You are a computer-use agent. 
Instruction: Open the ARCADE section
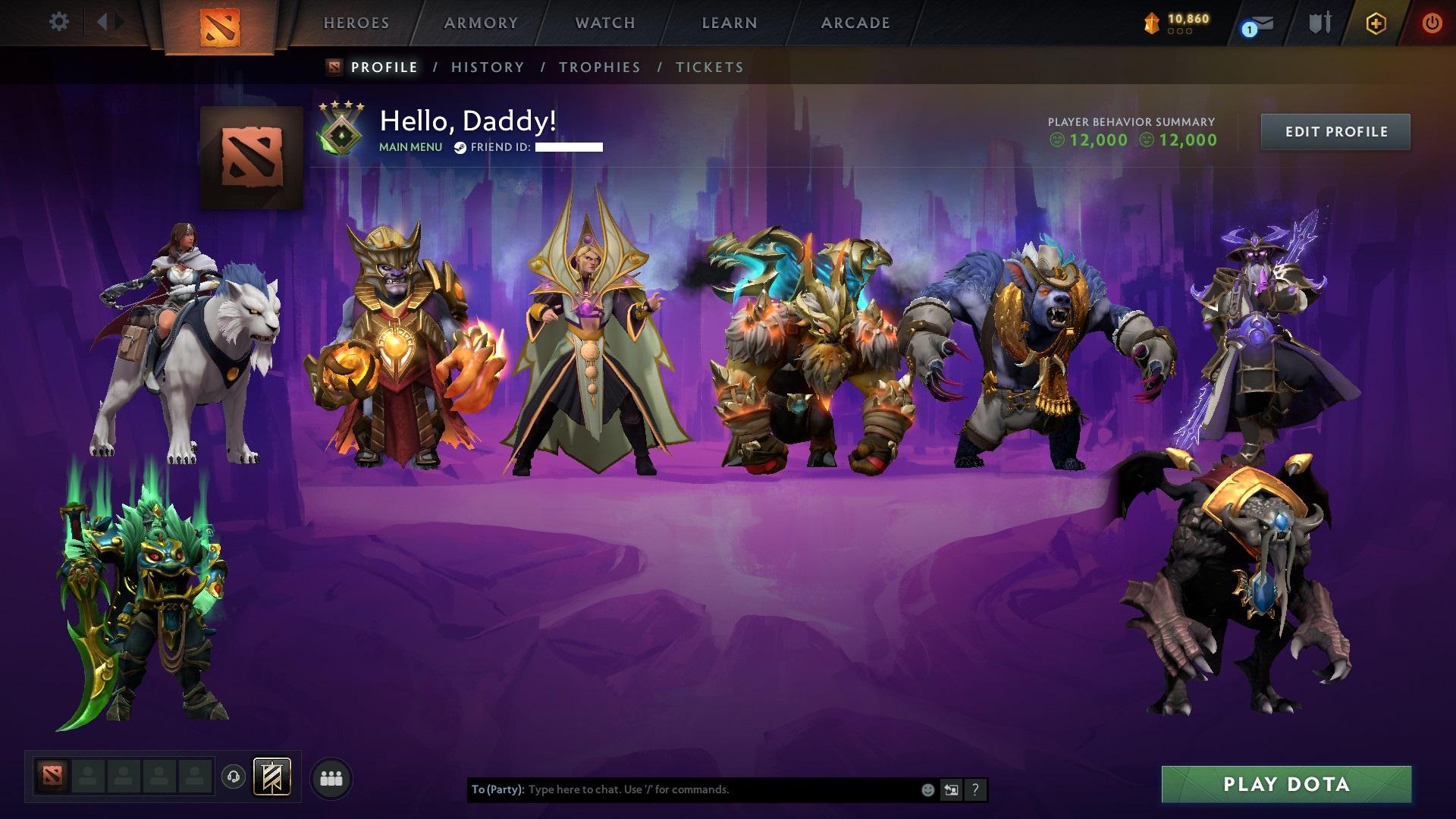click(x=855, y=22)
